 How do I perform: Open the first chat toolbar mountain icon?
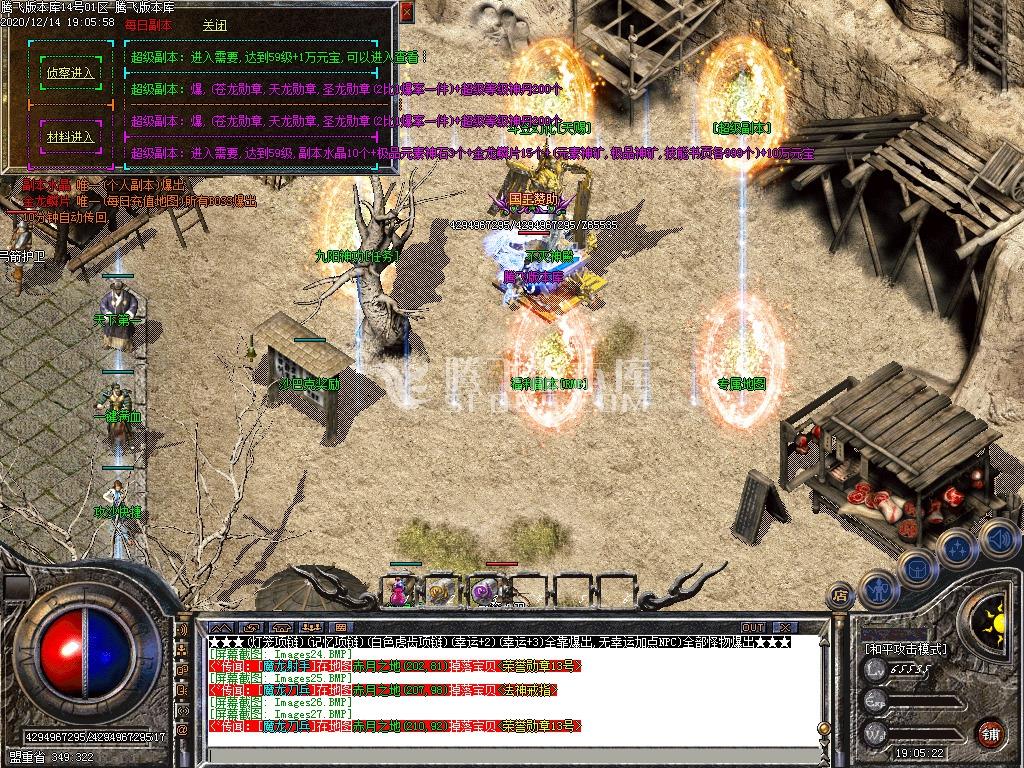(221, 627)
